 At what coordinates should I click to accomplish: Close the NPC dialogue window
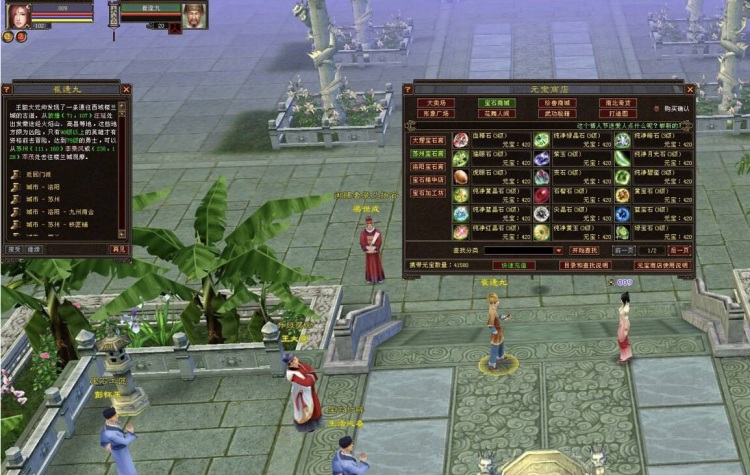125,89
